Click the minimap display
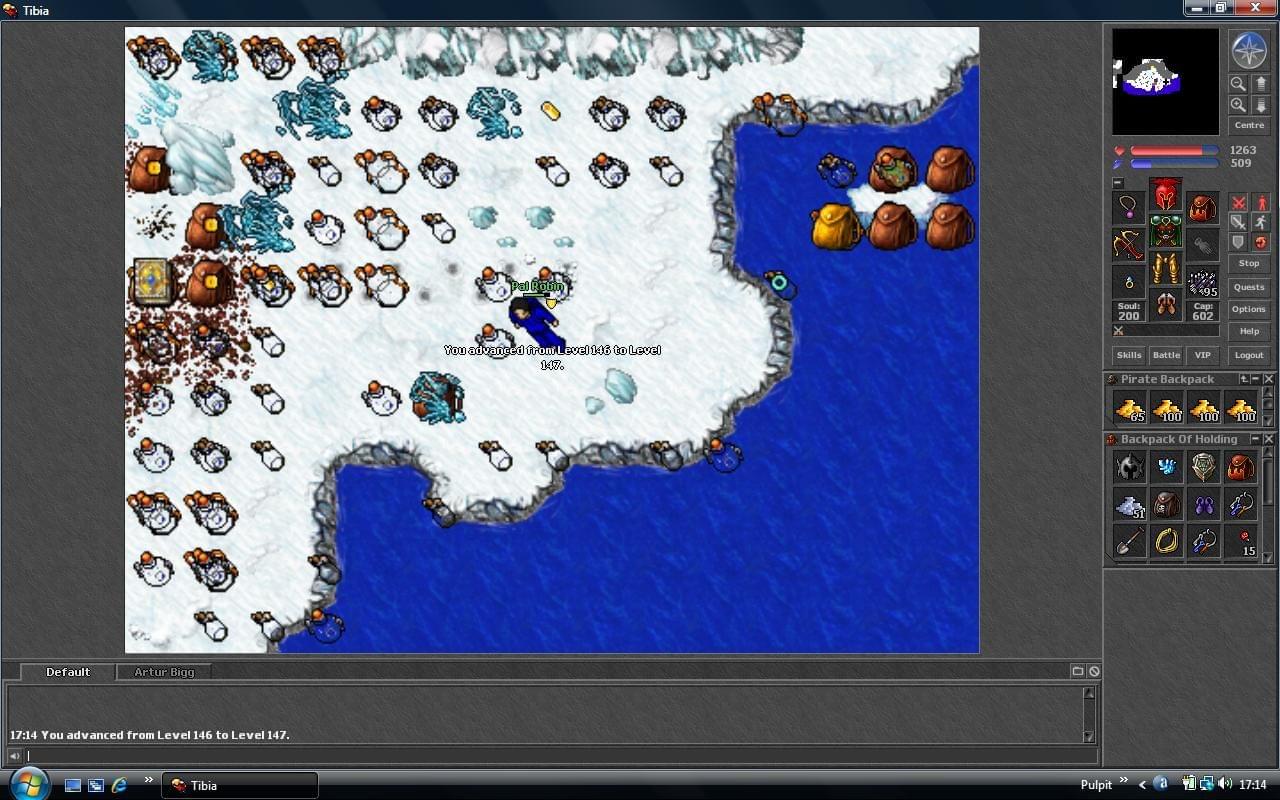 click(x=1165, y=81)
